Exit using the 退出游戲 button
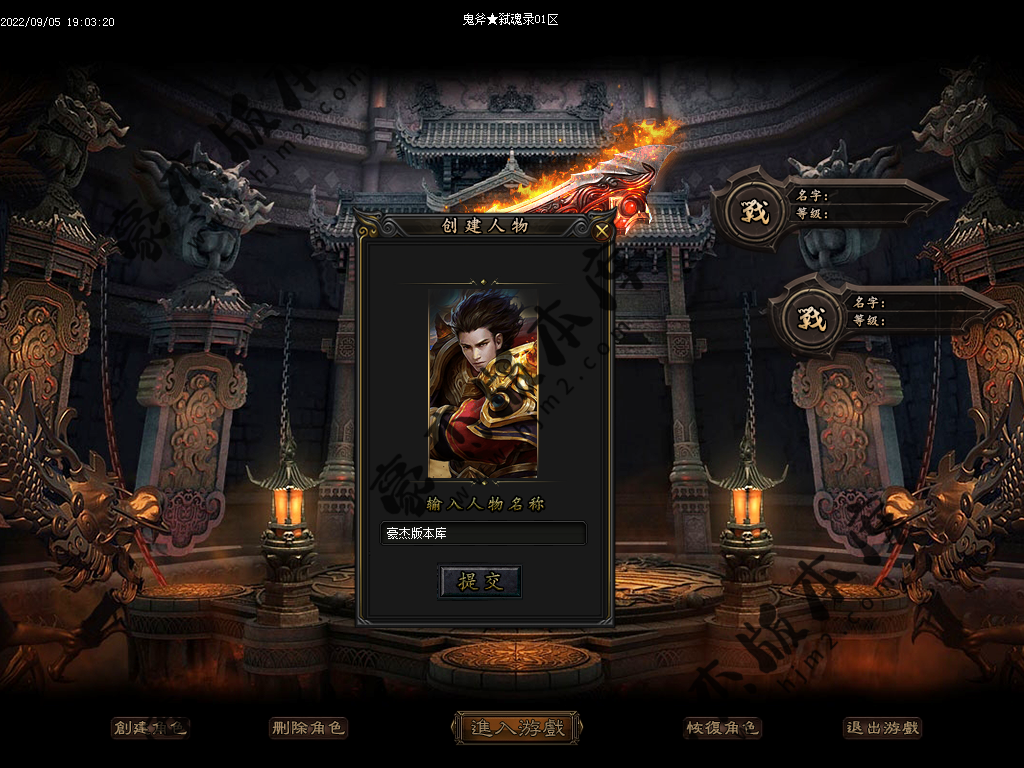 (x=882, y=728)
